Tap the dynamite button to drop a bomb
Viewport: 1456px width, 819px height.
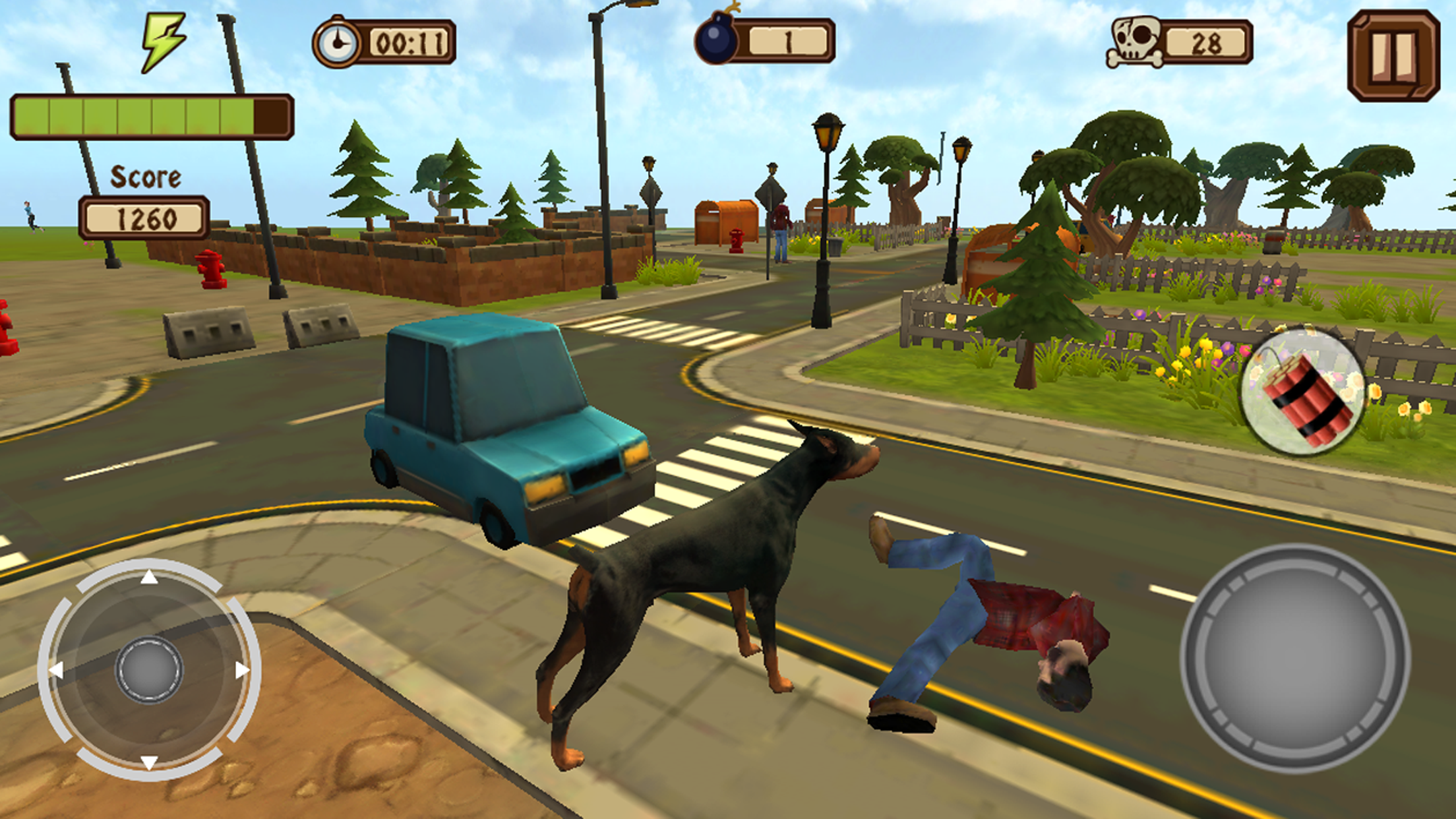click(1304, 394)
